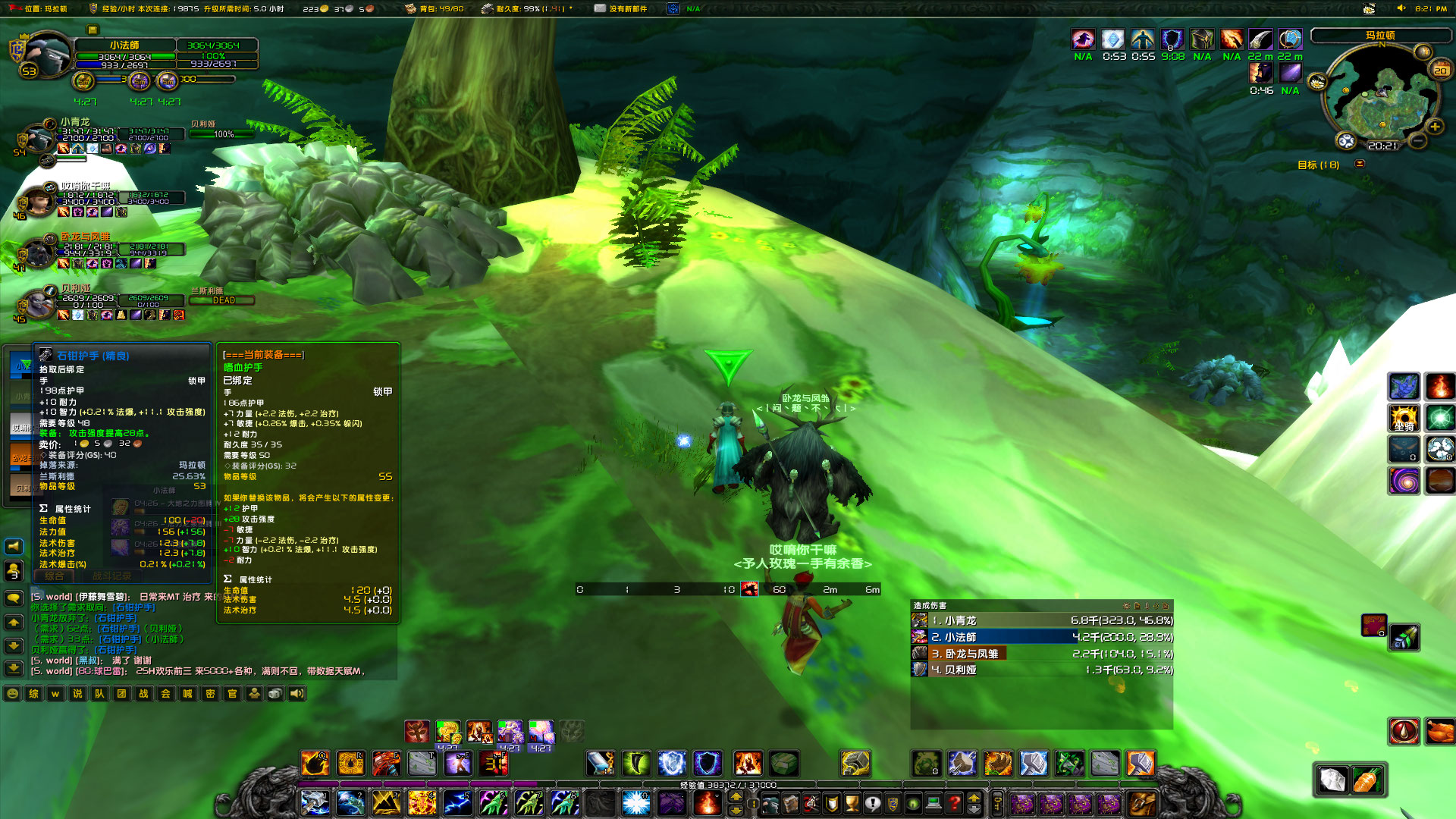Open the calendar icon showing 20 on the minimap
This screenshot has width=1456, height=819.
click(x=1440, y=70)
